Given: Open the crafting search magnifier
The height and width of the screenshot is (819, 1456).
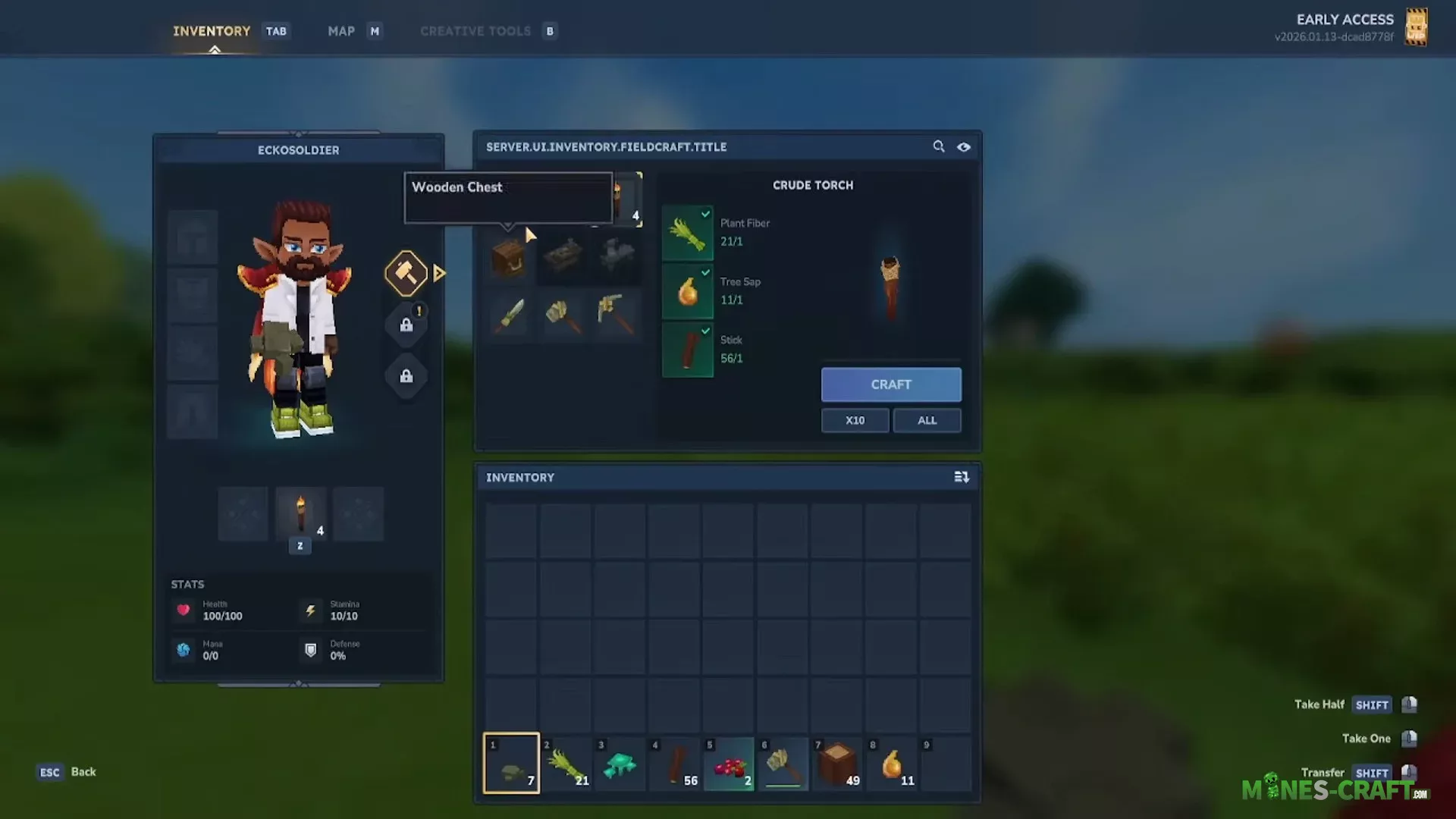Looking at the screenshot, I should [939, 146].
